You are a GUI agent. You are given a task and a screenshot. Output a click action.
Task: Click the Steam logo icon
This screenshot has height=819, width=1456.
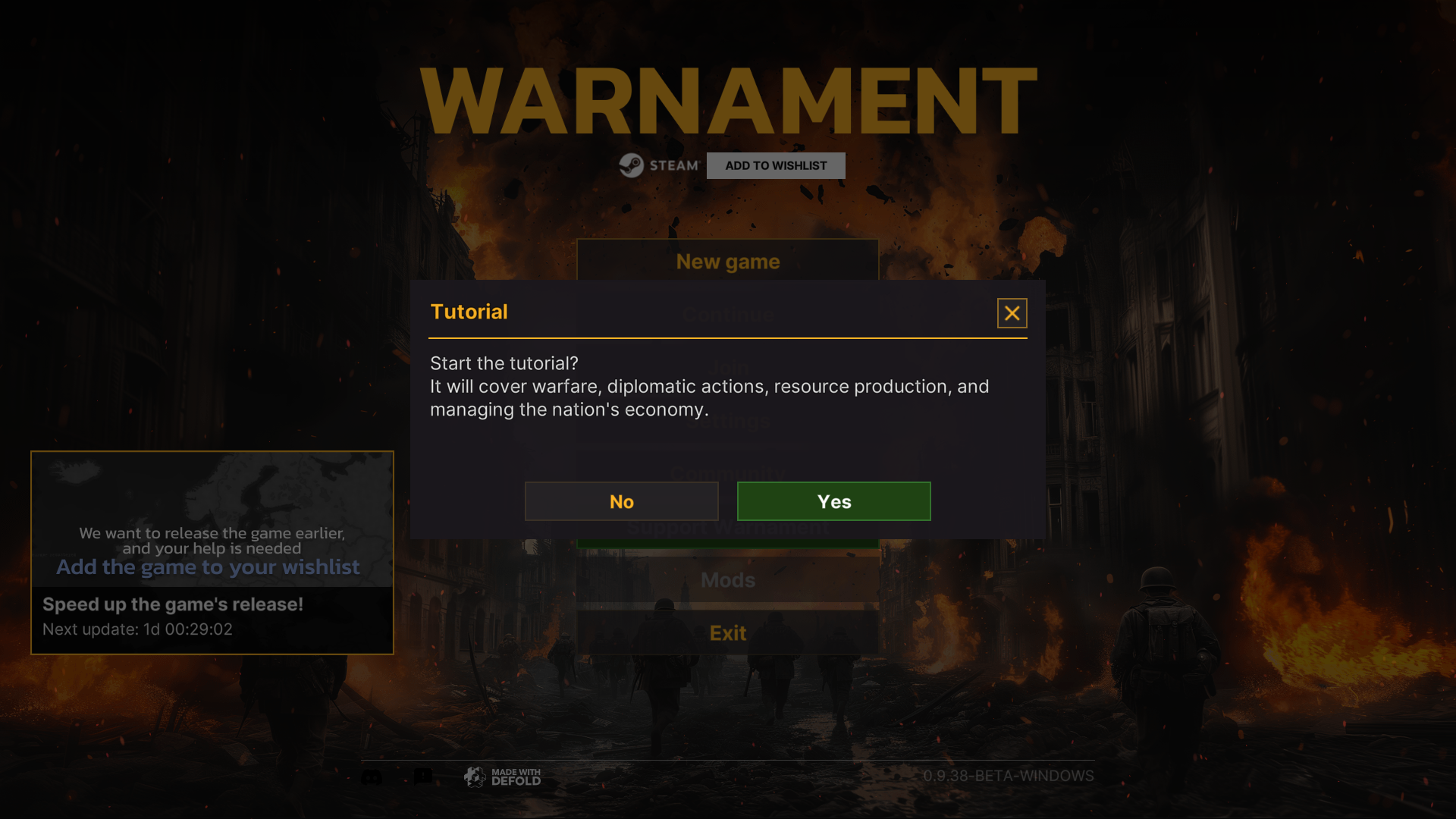point(632,165)
